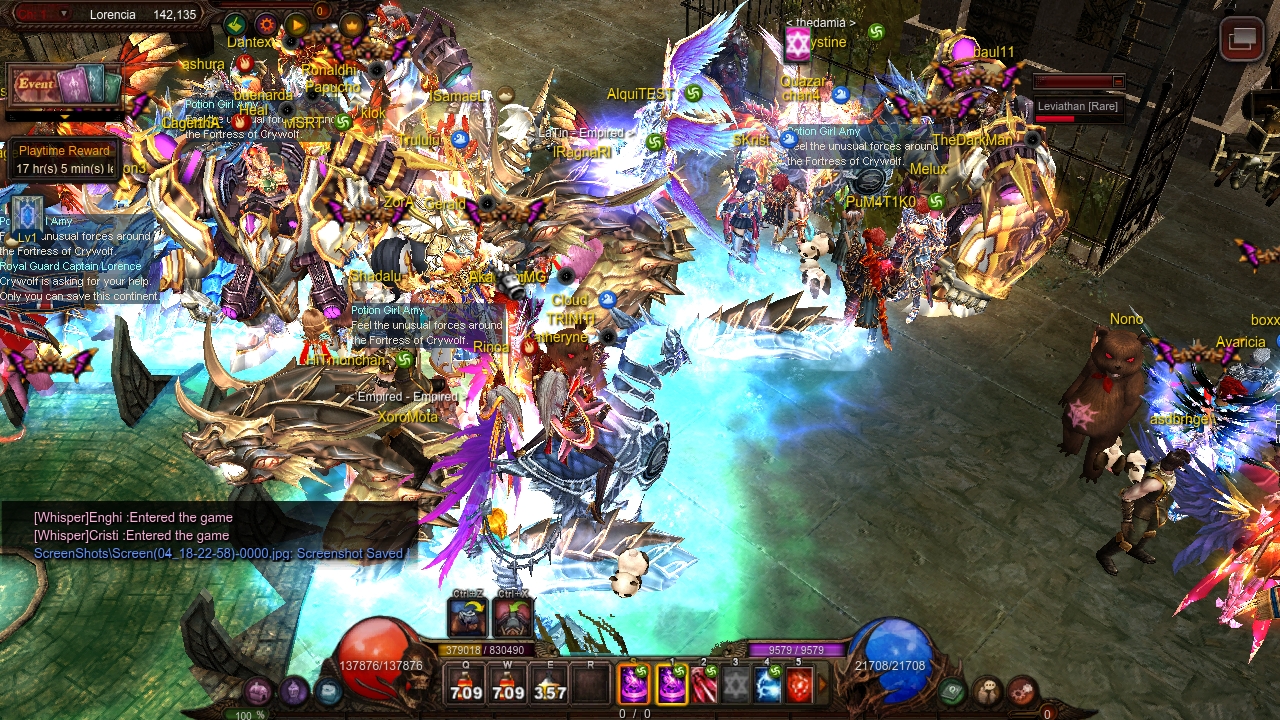
Task: Open the channel selector dropdown
Action: pos(64,14)
